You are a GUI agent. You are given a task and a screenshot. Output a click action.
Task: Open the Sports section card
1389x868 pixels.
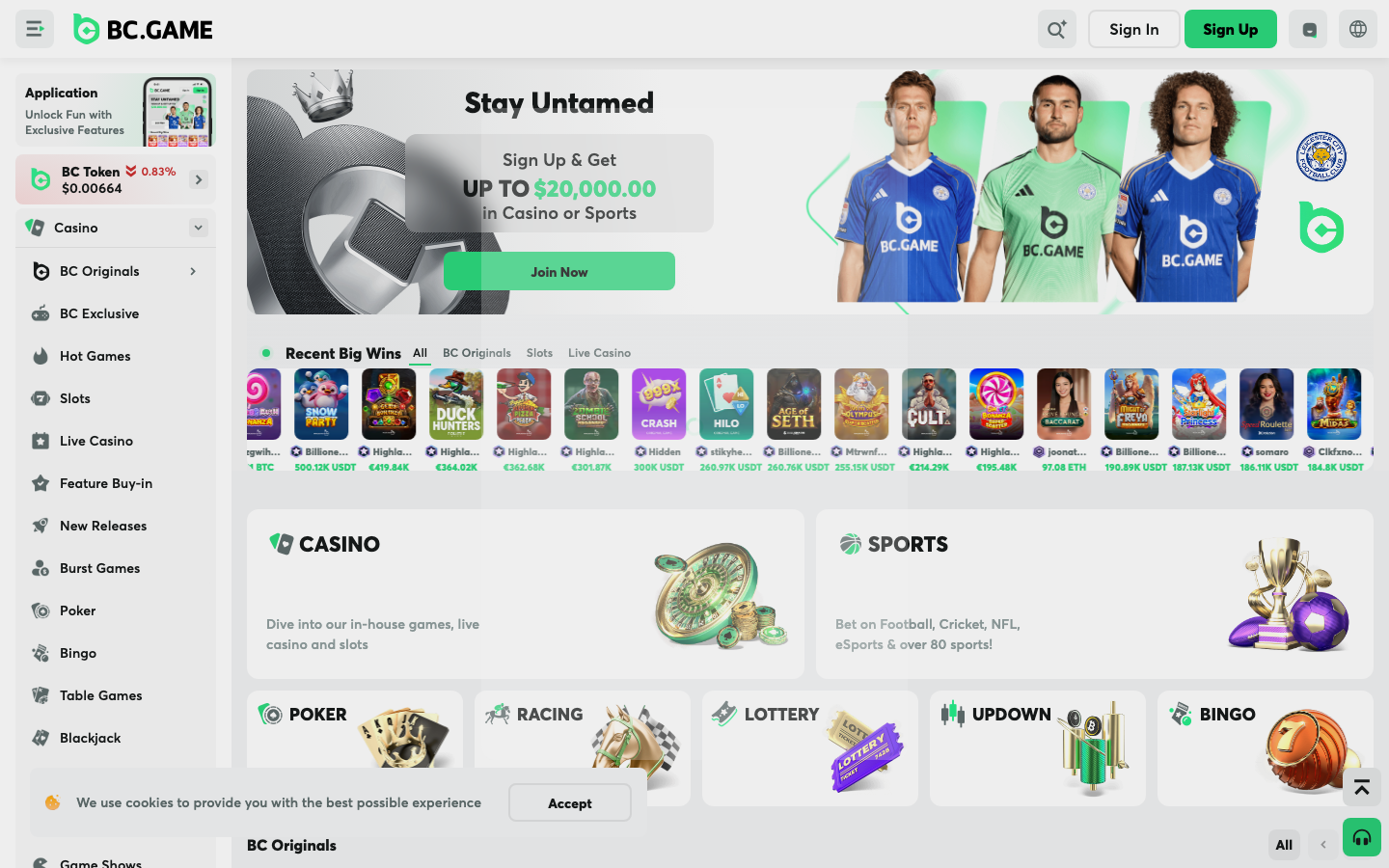(1094, 593)
